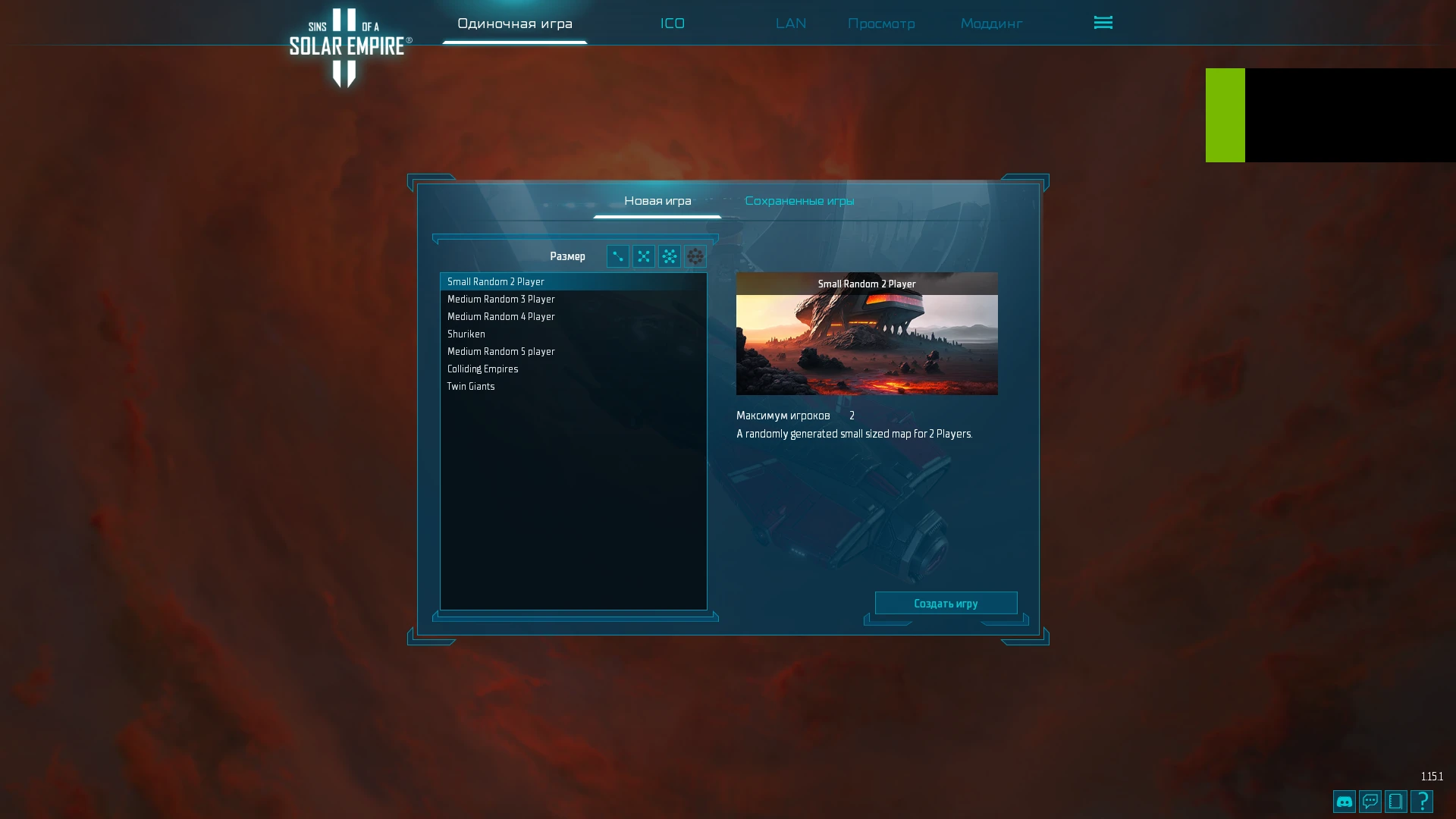
Task: Open the hamburger menu at top right
Action: (1103, 23)
